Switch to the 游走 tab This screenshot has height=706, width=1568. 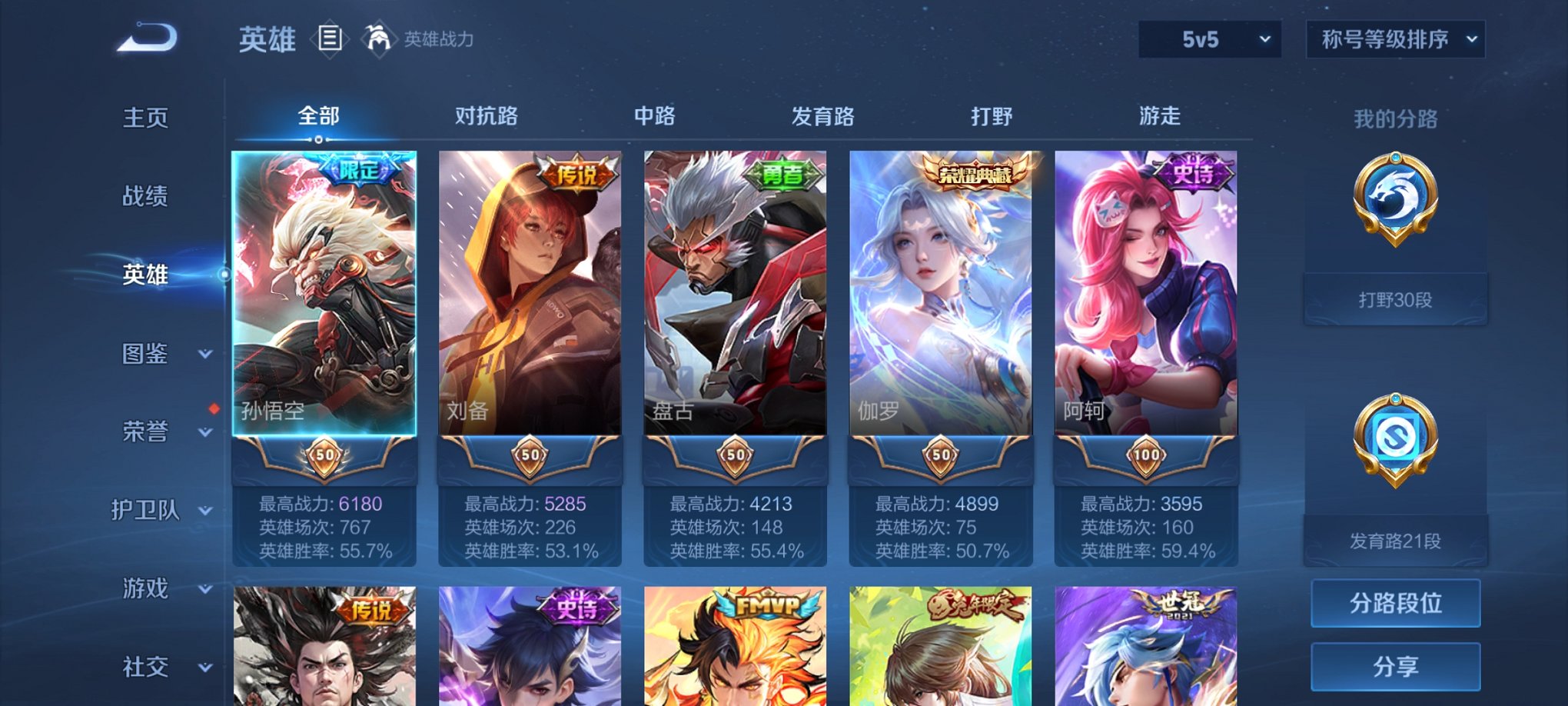1160,116
